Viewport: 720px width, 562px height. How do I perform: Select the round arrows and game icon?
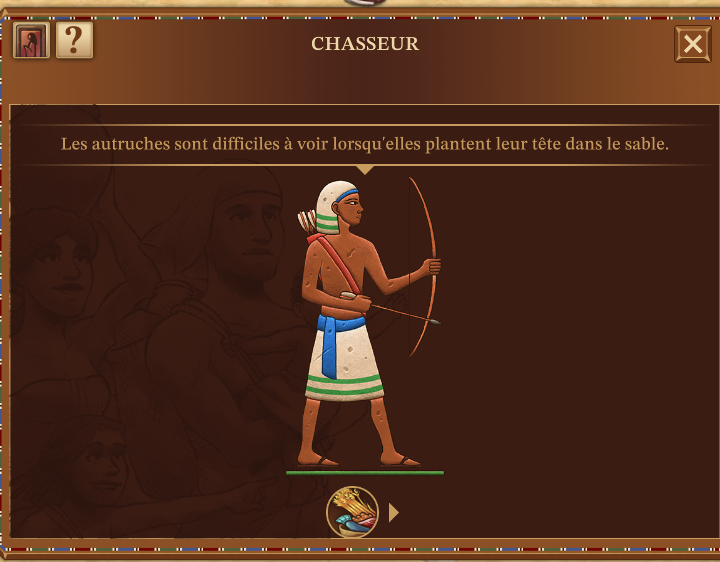[x=352, y=512]
